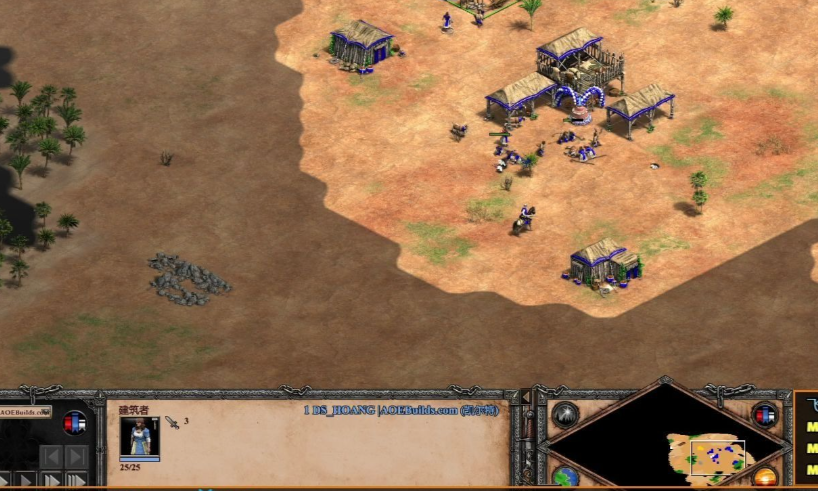Step replay forward with the next button
Image resolution: width=818 pixels, height=491 pixels.
[x=76, y=457]
